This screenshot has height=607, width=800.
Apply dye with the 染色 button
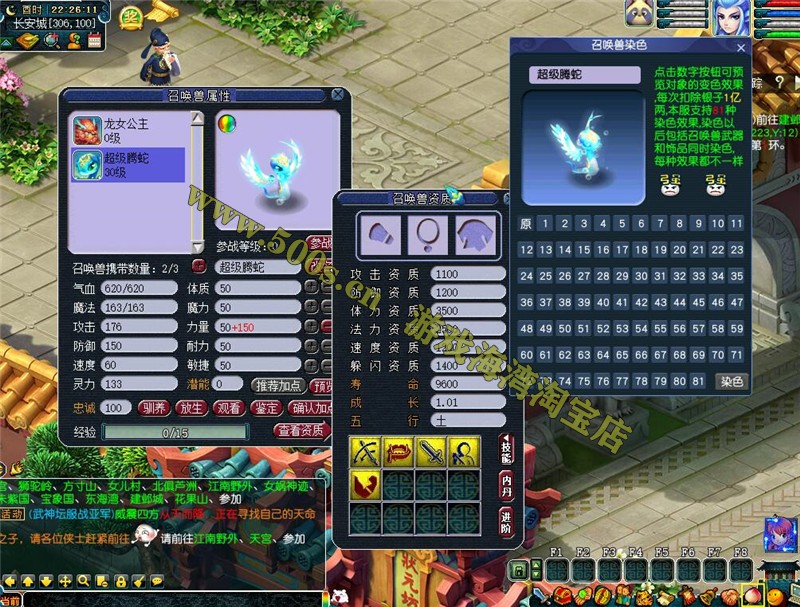point(732,381)
